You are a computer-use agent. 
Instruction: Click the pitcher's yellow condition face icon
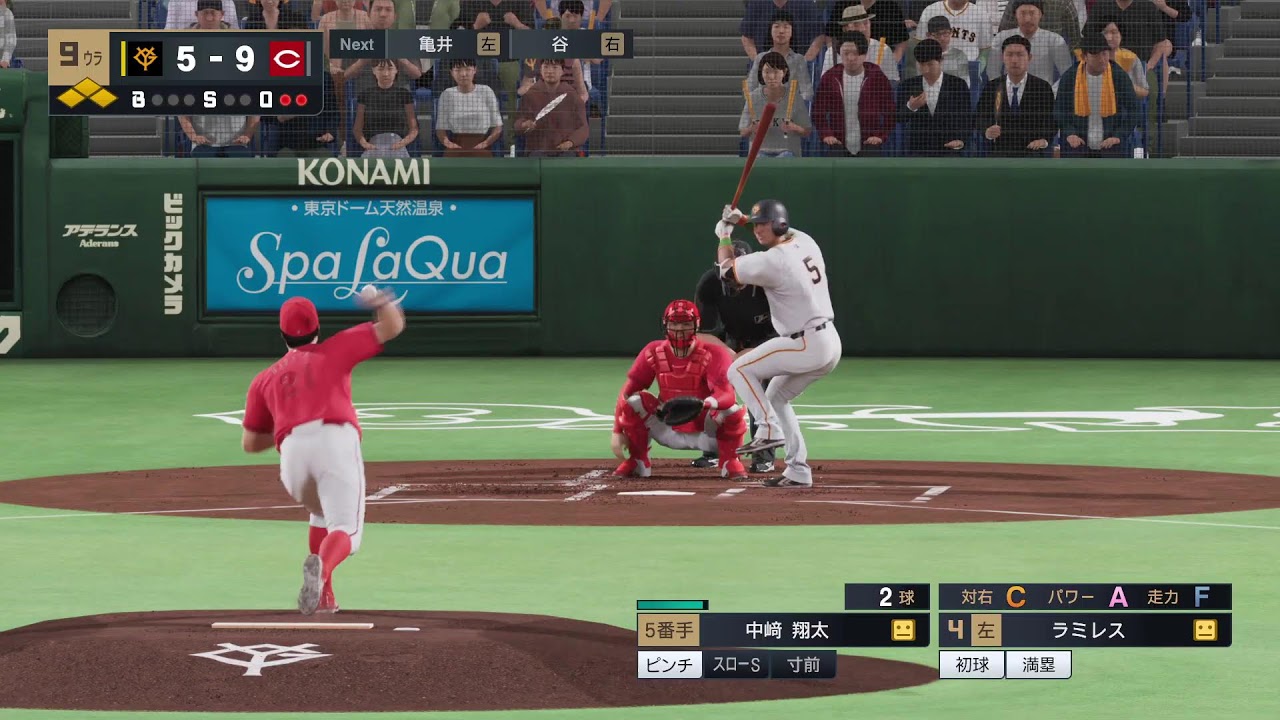coord(903,631)
